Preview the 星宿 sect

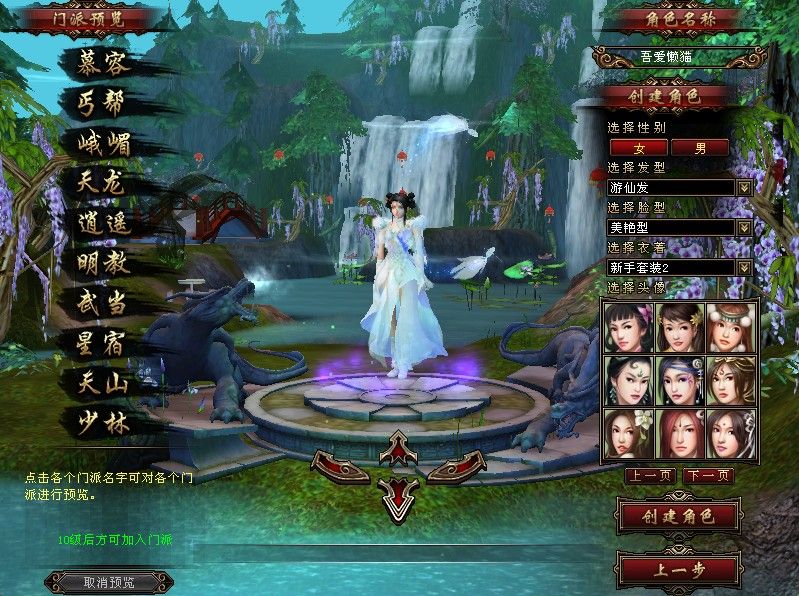point(104,343)
